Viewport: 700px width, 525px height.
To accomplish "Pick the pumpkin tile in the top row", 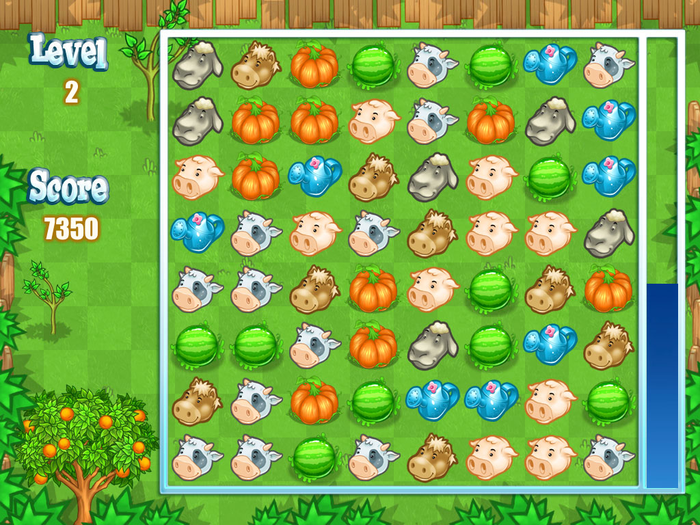I will coord(314,66).
